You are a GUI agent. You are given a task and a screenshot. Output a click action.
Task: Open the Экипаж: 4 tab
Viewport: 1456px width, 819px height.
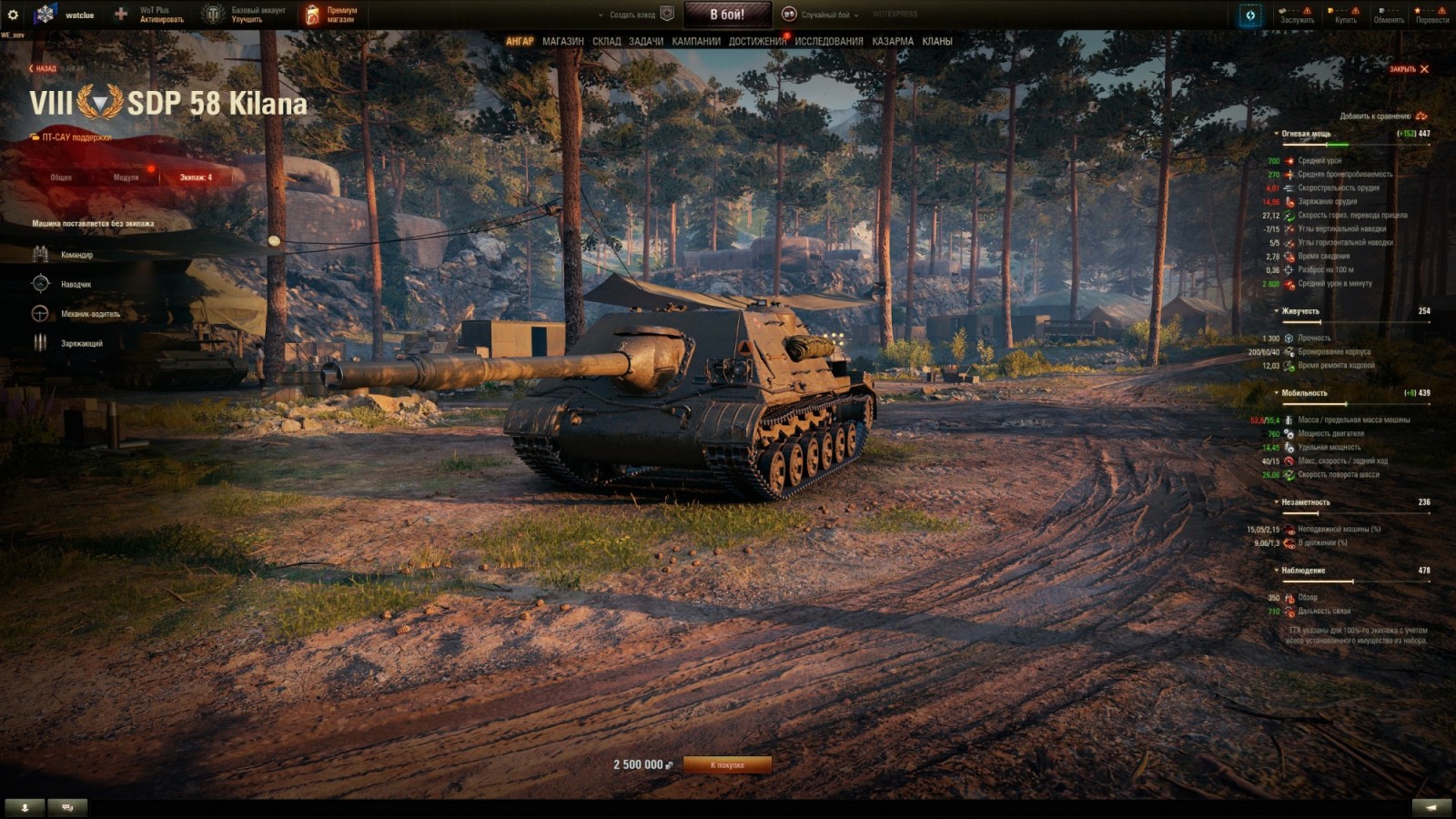tap(197, 178)
